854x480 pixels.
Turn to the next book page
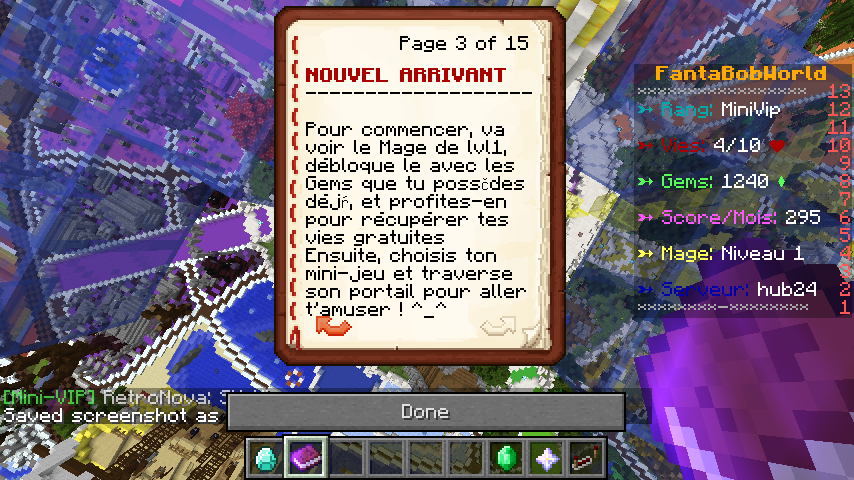pos(497,326)
